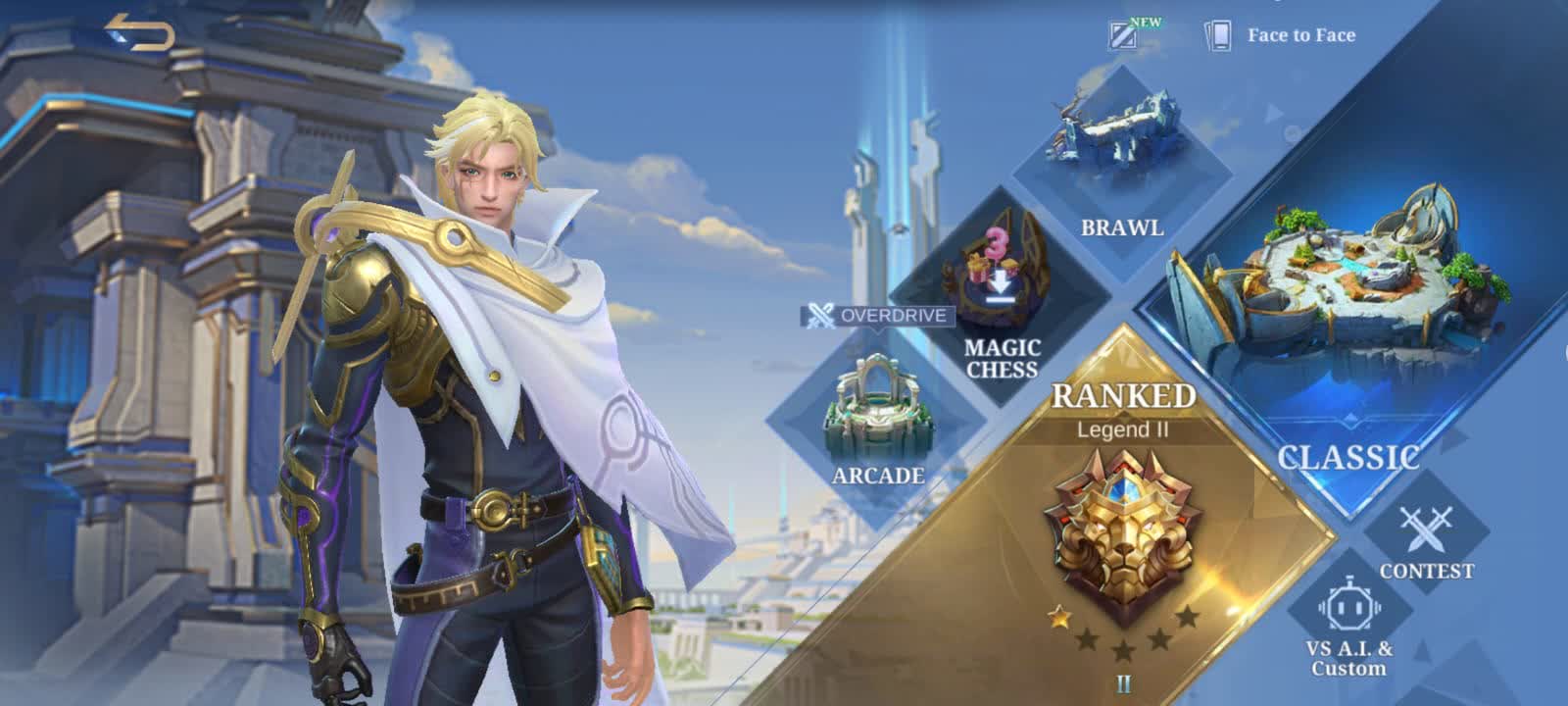Open the Contest mode
Image resolution: width=1568 pixels, height=706 pixels.
[x=1426, y=541]
